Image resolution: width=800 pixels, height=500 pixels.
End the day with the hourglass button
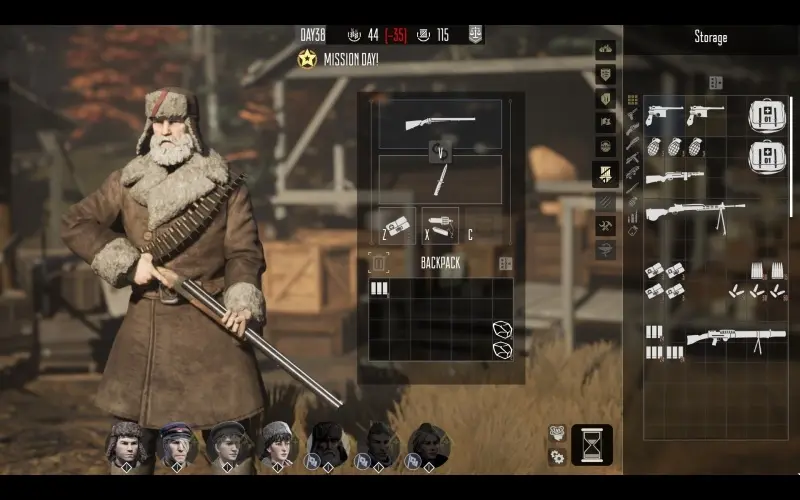click(x=592, y=445)
